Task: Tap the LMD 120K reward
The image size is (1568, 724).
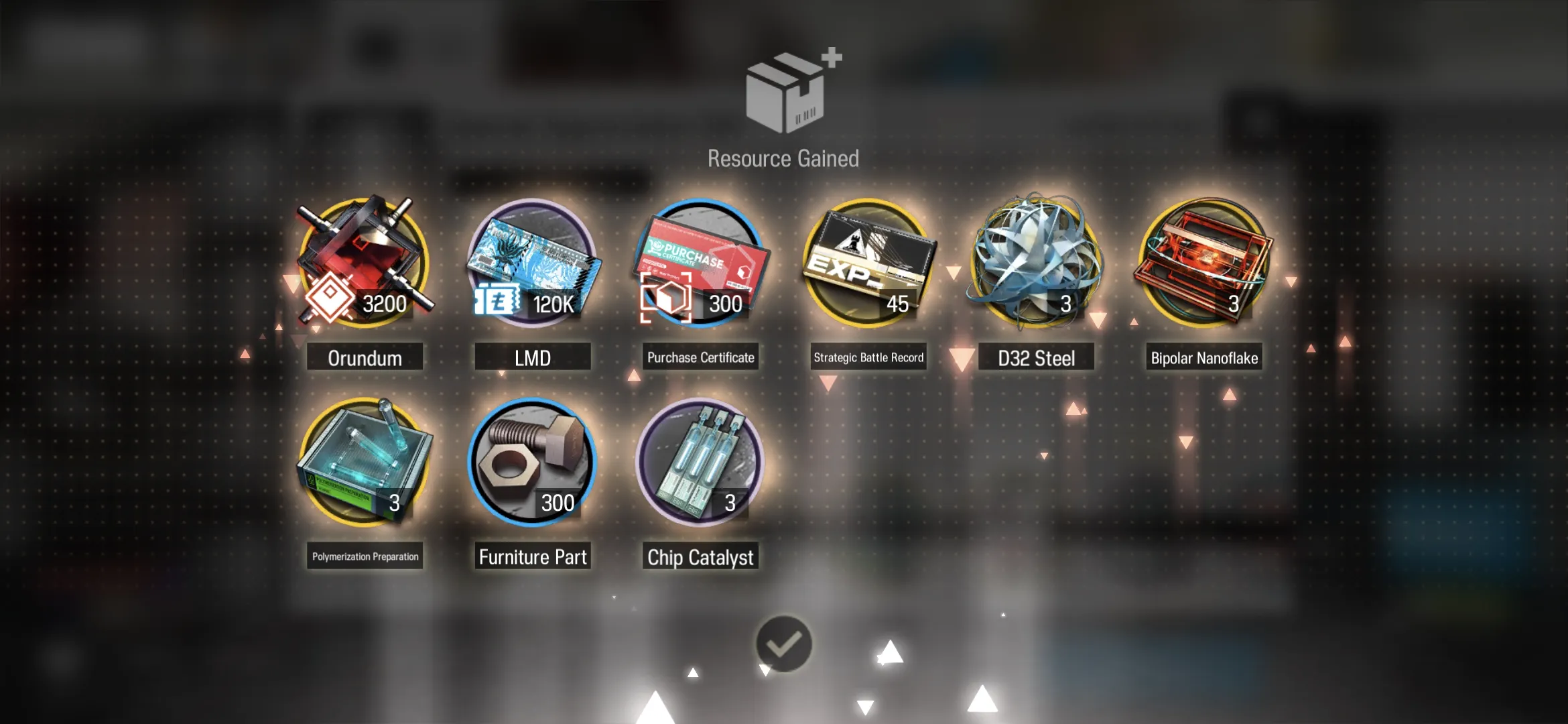Action: [532, 263]
